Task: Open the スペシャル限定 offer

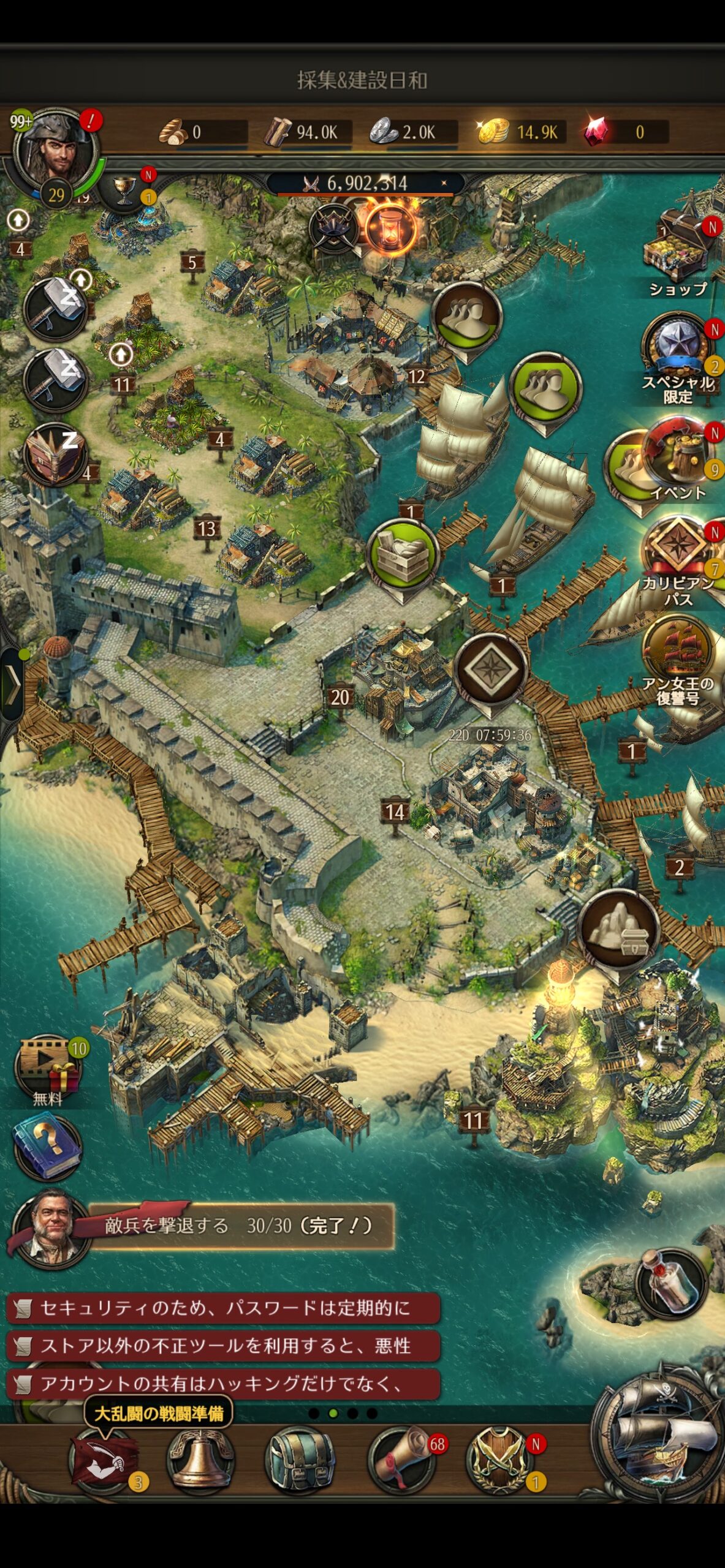Action: pos(678,349)
